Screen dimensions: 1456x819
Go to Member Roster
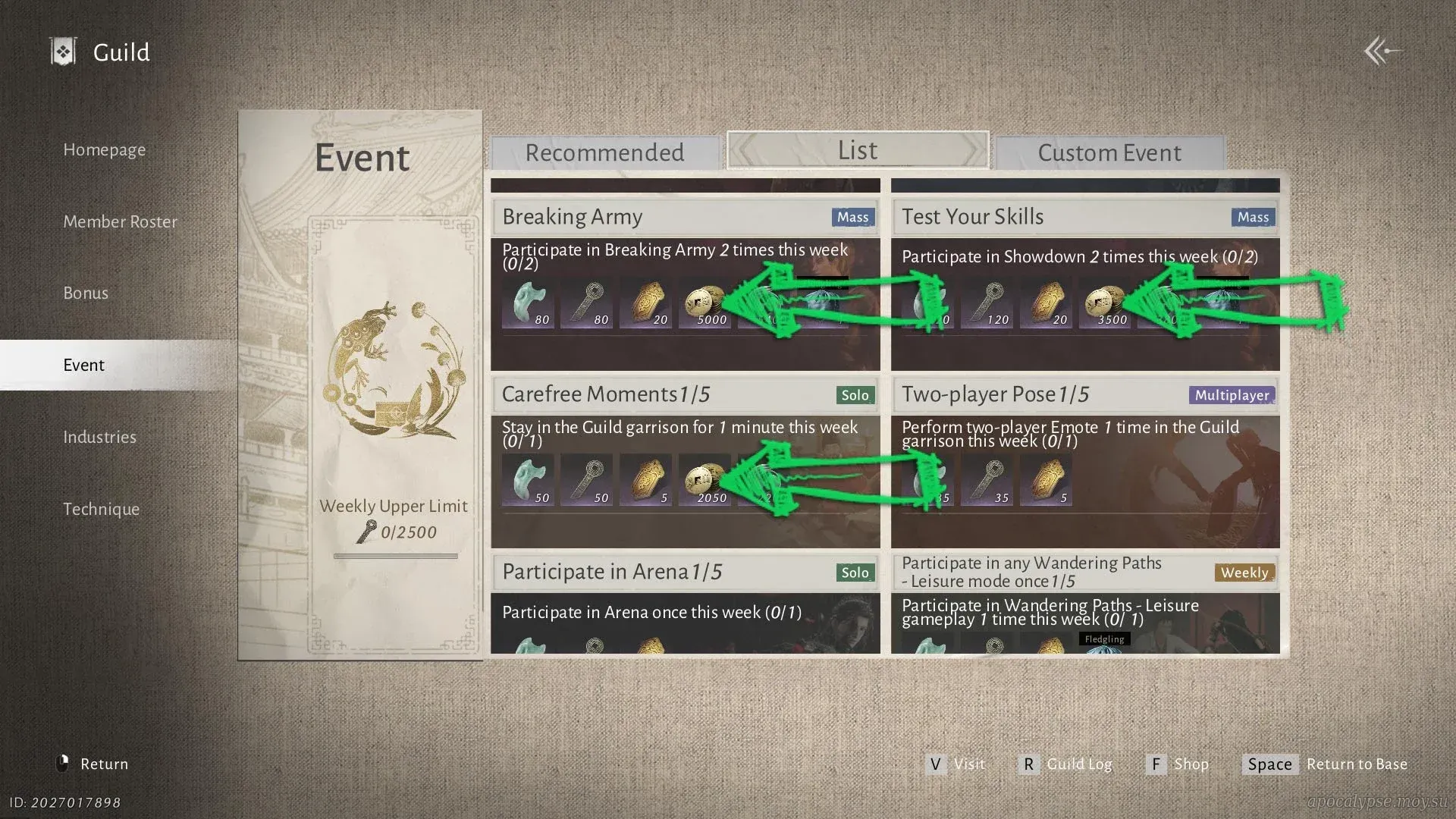coord(120,222)
